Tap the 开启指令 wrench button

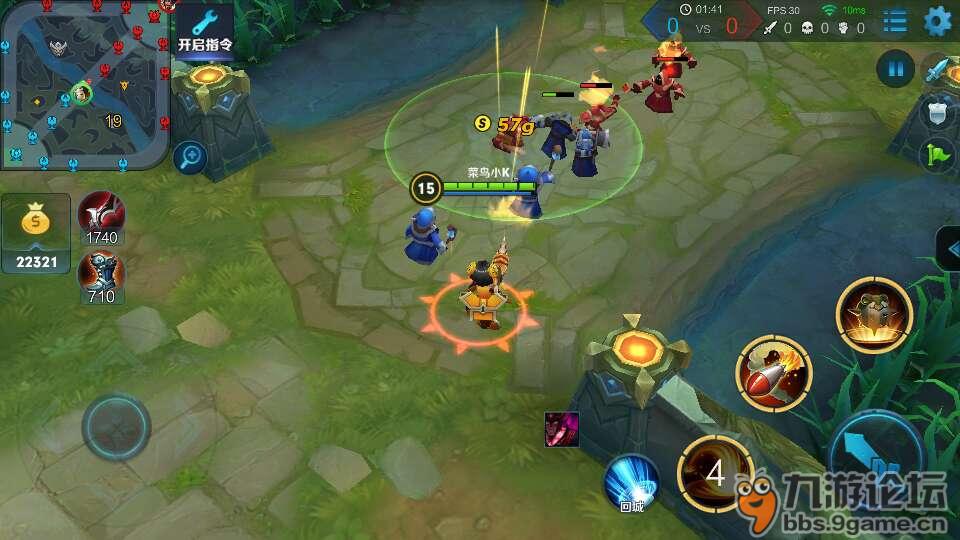point(204,30)
